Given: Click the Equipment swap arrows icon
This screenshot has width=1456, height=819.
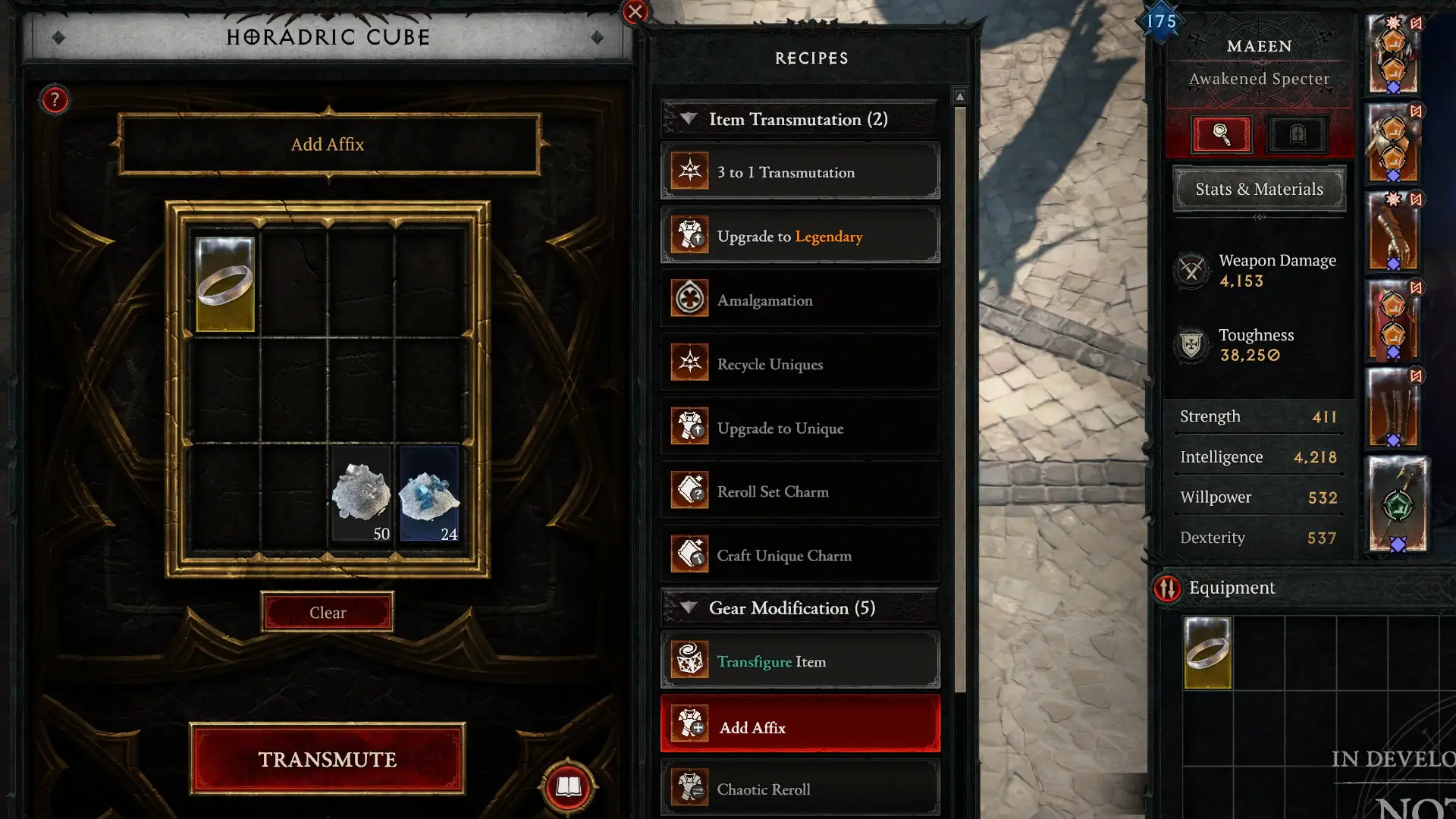Looking at the screenshot, I should coord(1167,588).
